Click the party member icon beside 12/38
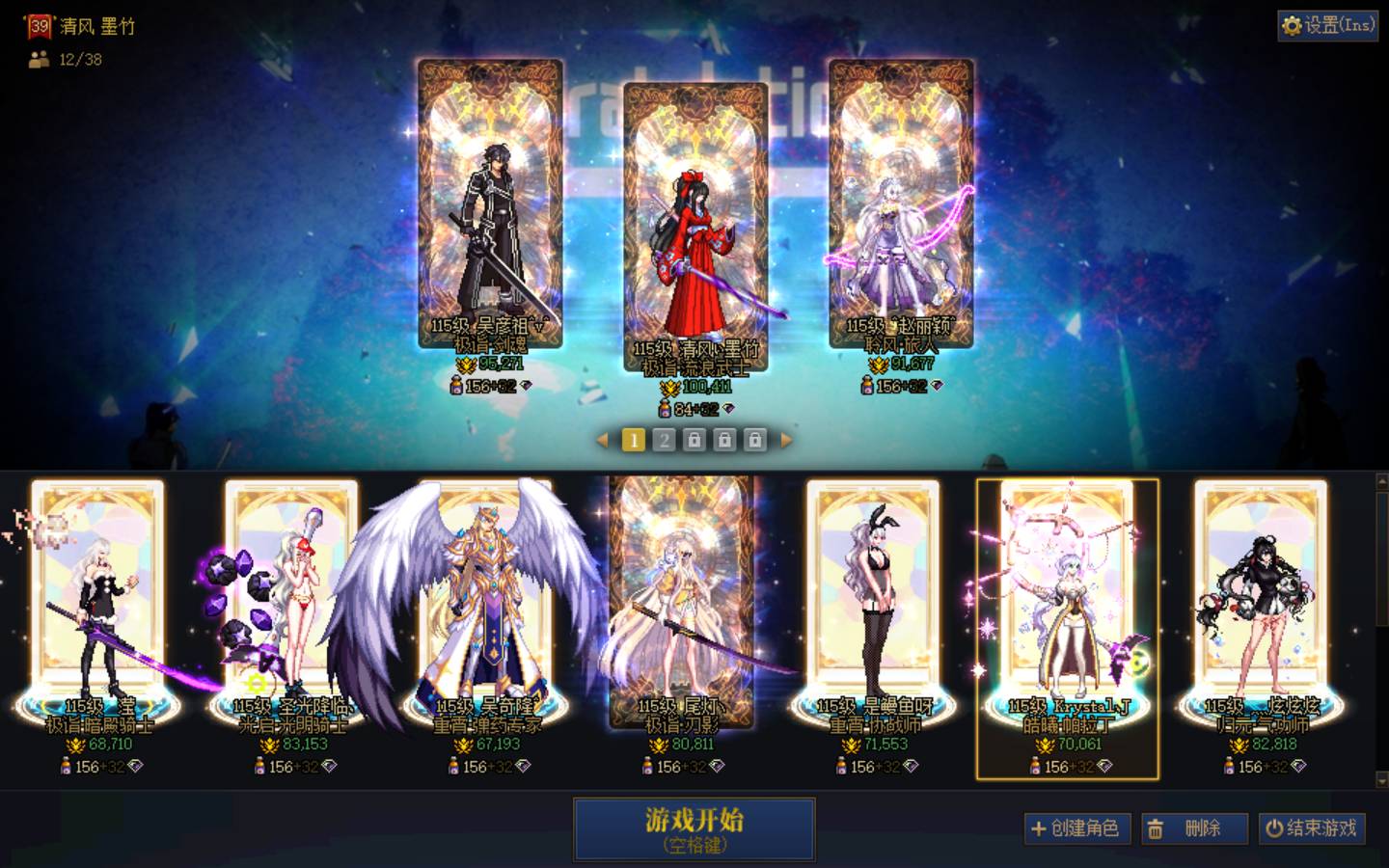The width and height of the screenshot is (1389, 868). click(x=37, y=61)
